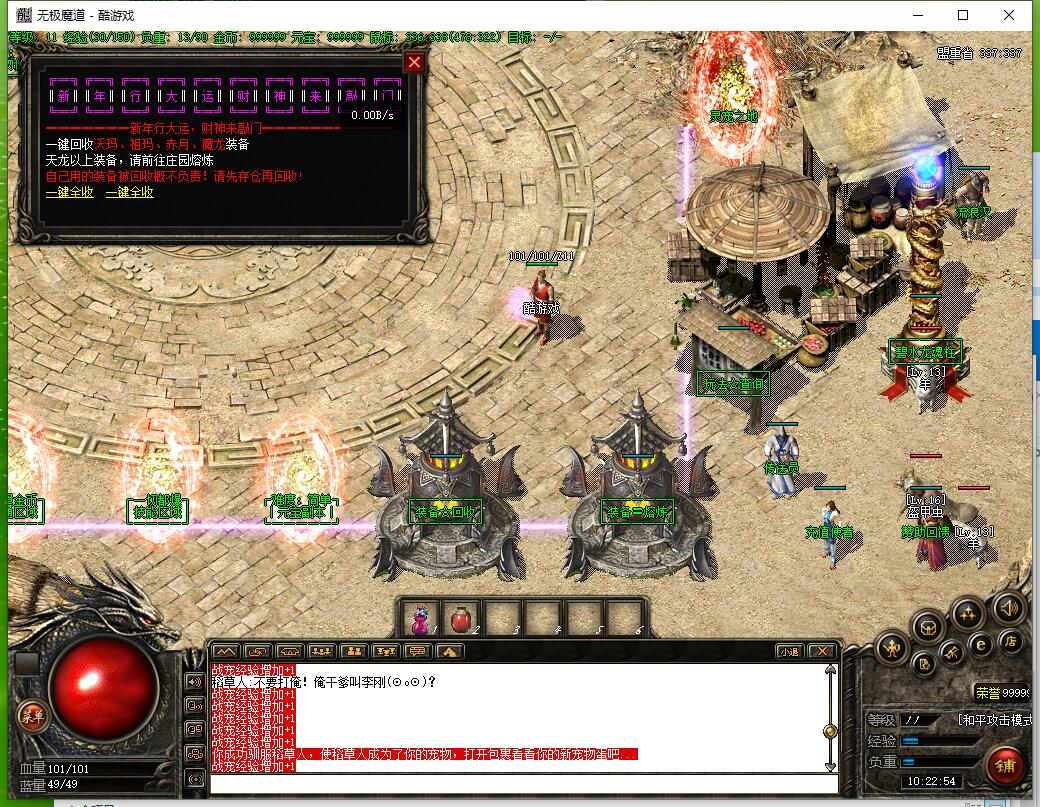The image size is (1040, 807).
Task: Click the round 'e' icon button
Action: pos(981,645)
